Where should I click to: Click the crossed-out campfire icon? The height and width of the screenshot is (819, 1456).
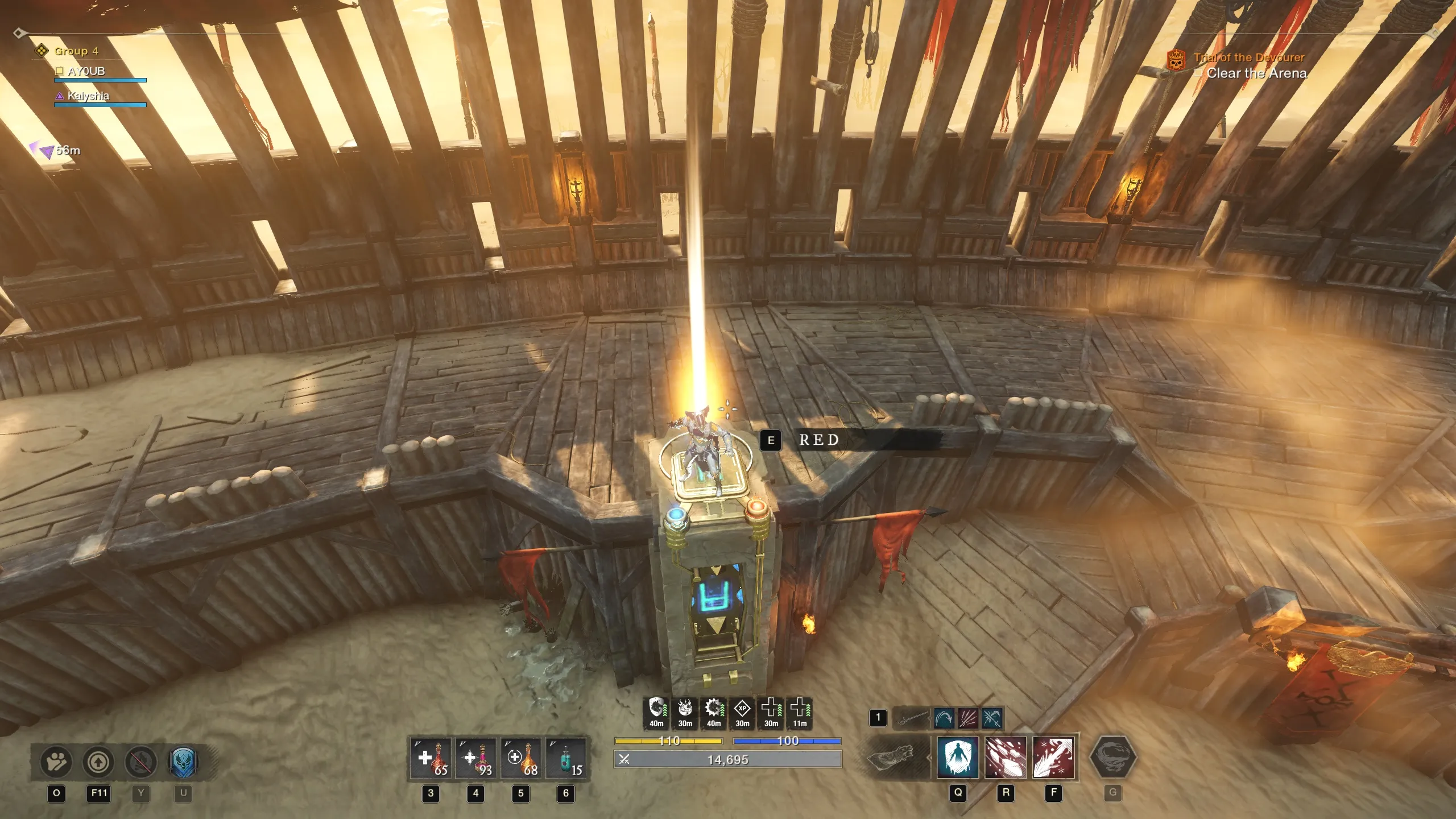(141, 762)
